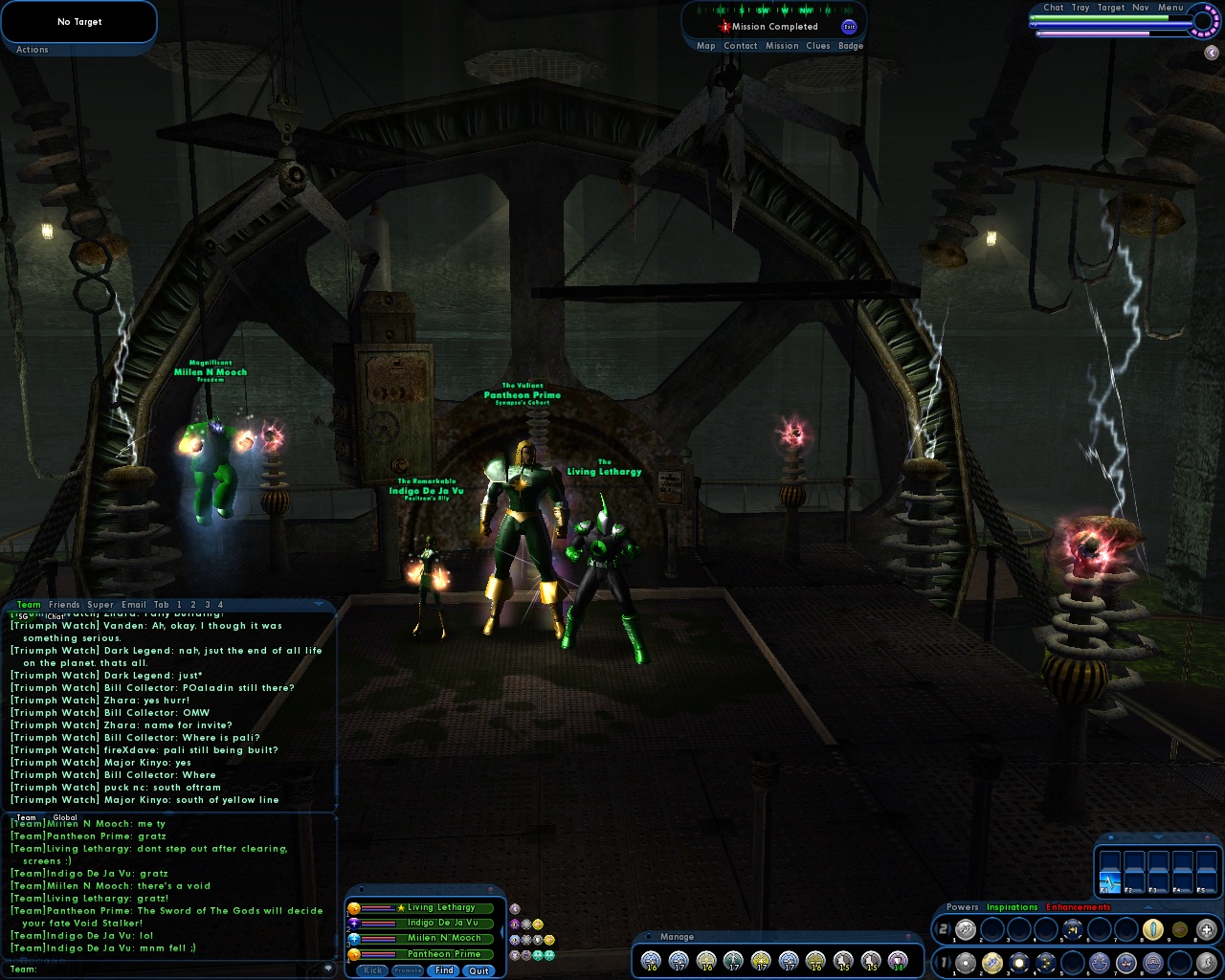The width and height of the screenshot is (1225, 980).
Task: Quit the team via the Quit button
Action: (x=479, y=970)
